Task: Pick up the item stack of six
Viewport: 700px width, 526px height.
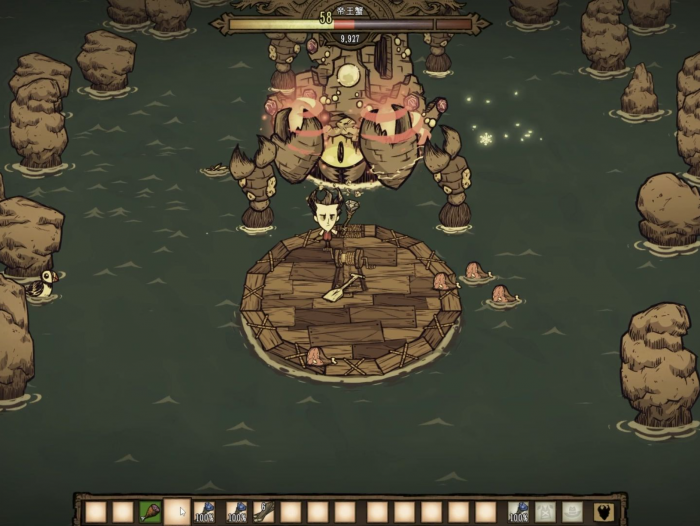Action: tap(264, 512)
